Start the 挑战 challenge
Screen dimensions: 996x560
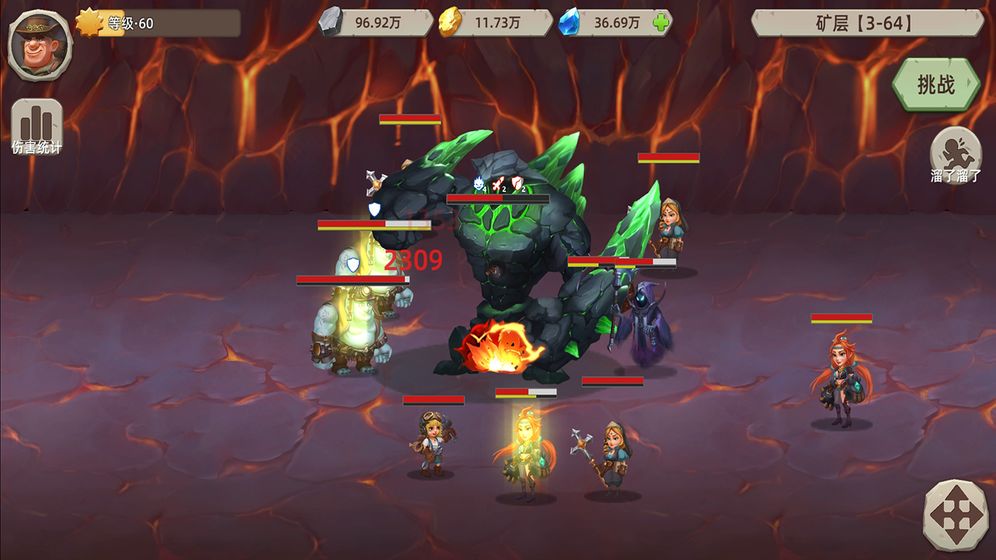coord(936,85)
